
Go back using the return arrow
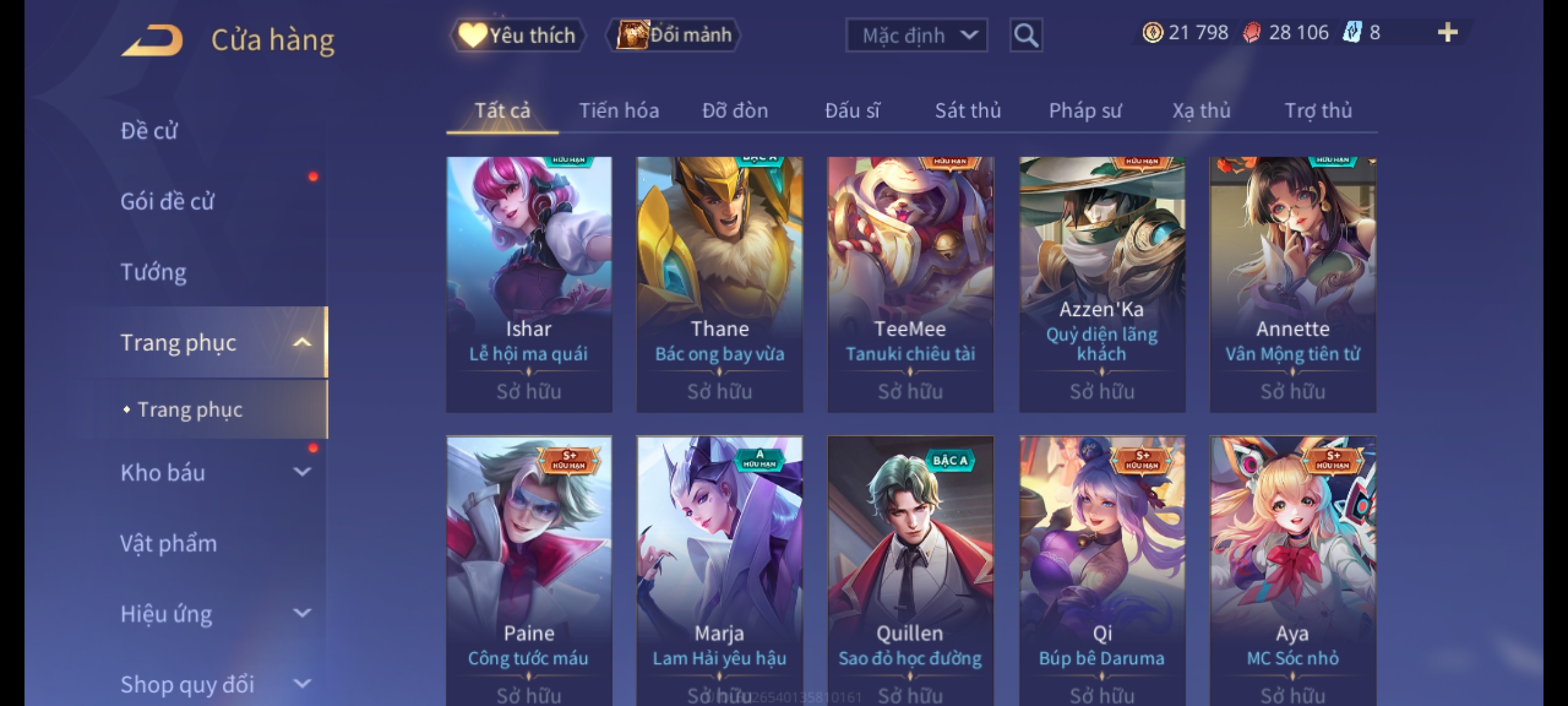point(152,41)
